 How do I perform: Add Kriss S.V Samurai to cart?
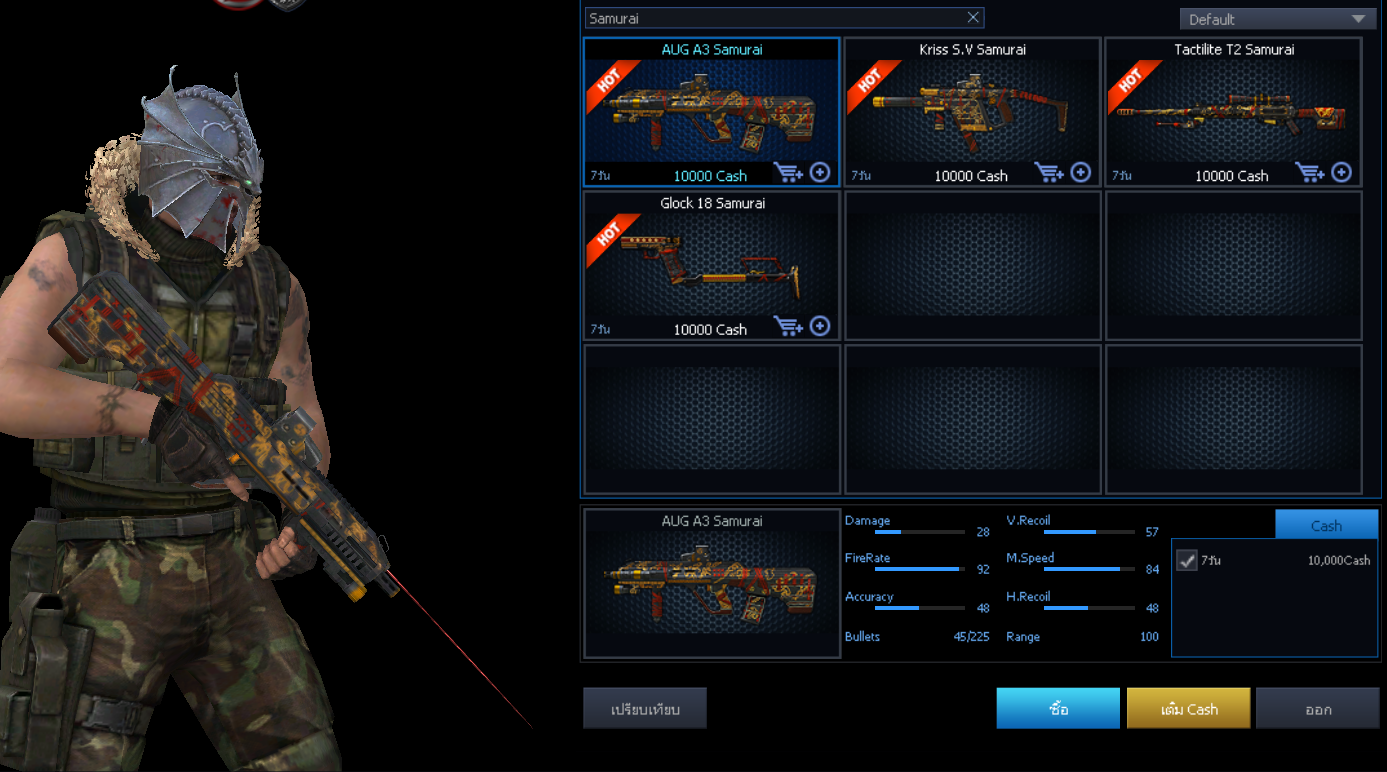[1049, 173]
